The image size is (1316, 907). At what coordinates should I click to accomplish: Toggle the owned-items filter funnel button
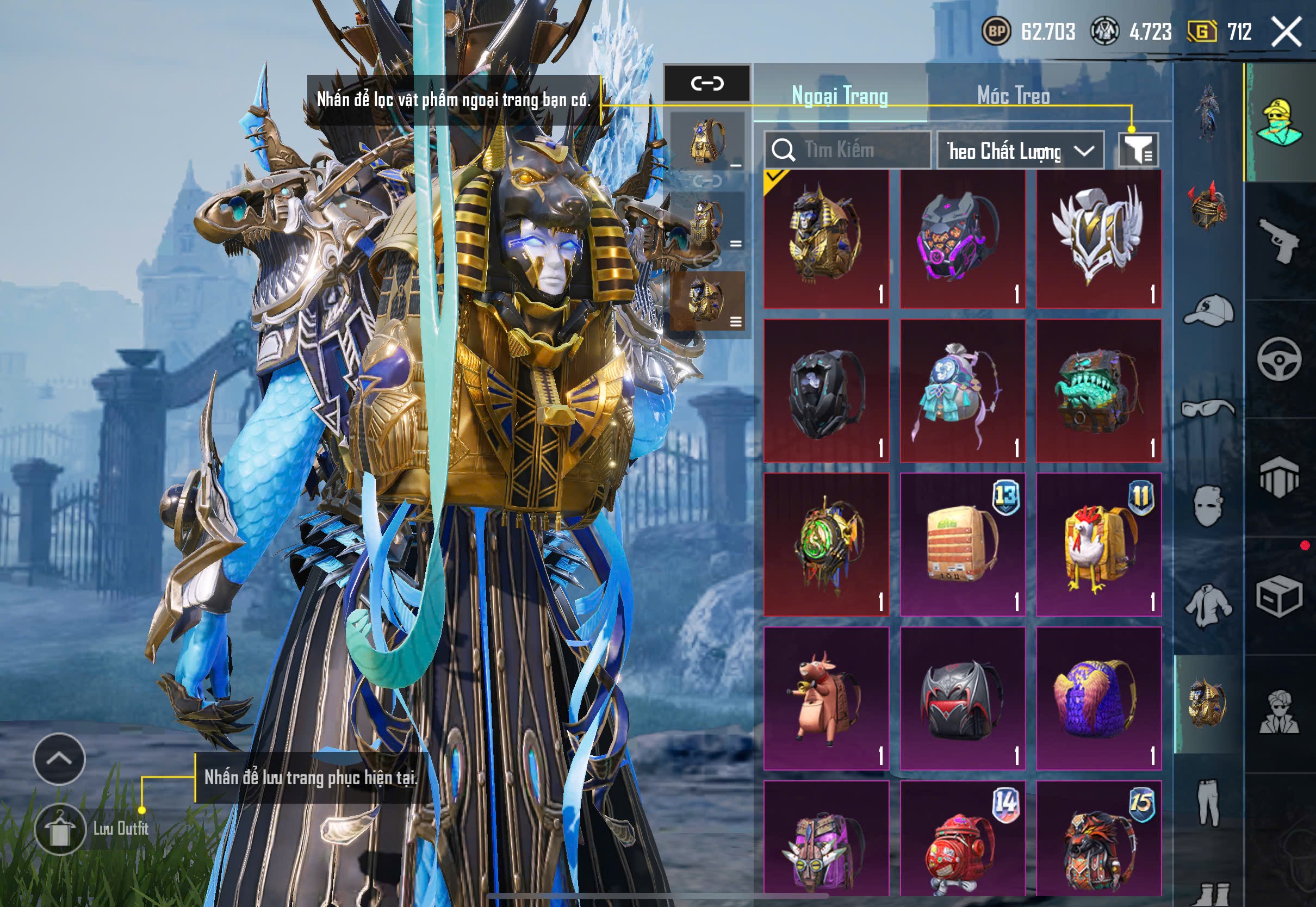coord(1138,151)
